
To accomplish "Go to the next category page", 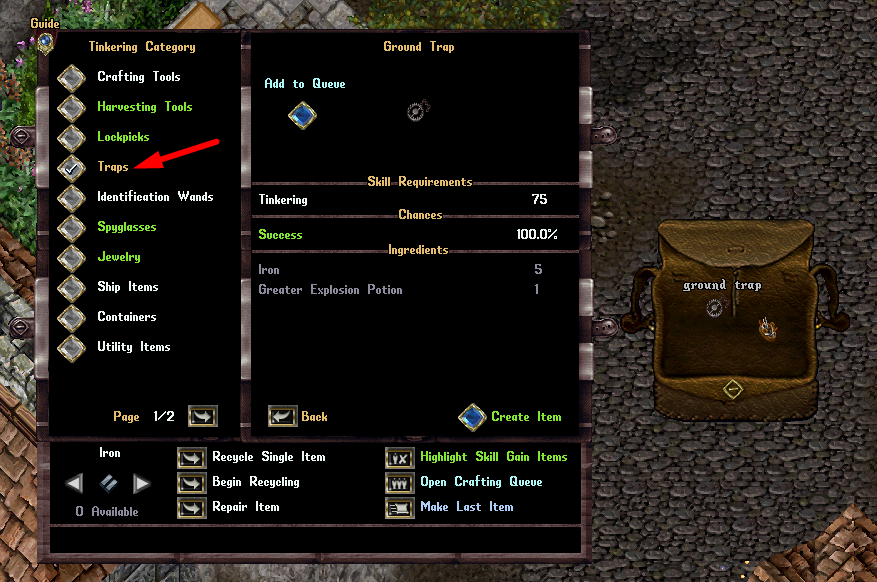I will [202, 416].
